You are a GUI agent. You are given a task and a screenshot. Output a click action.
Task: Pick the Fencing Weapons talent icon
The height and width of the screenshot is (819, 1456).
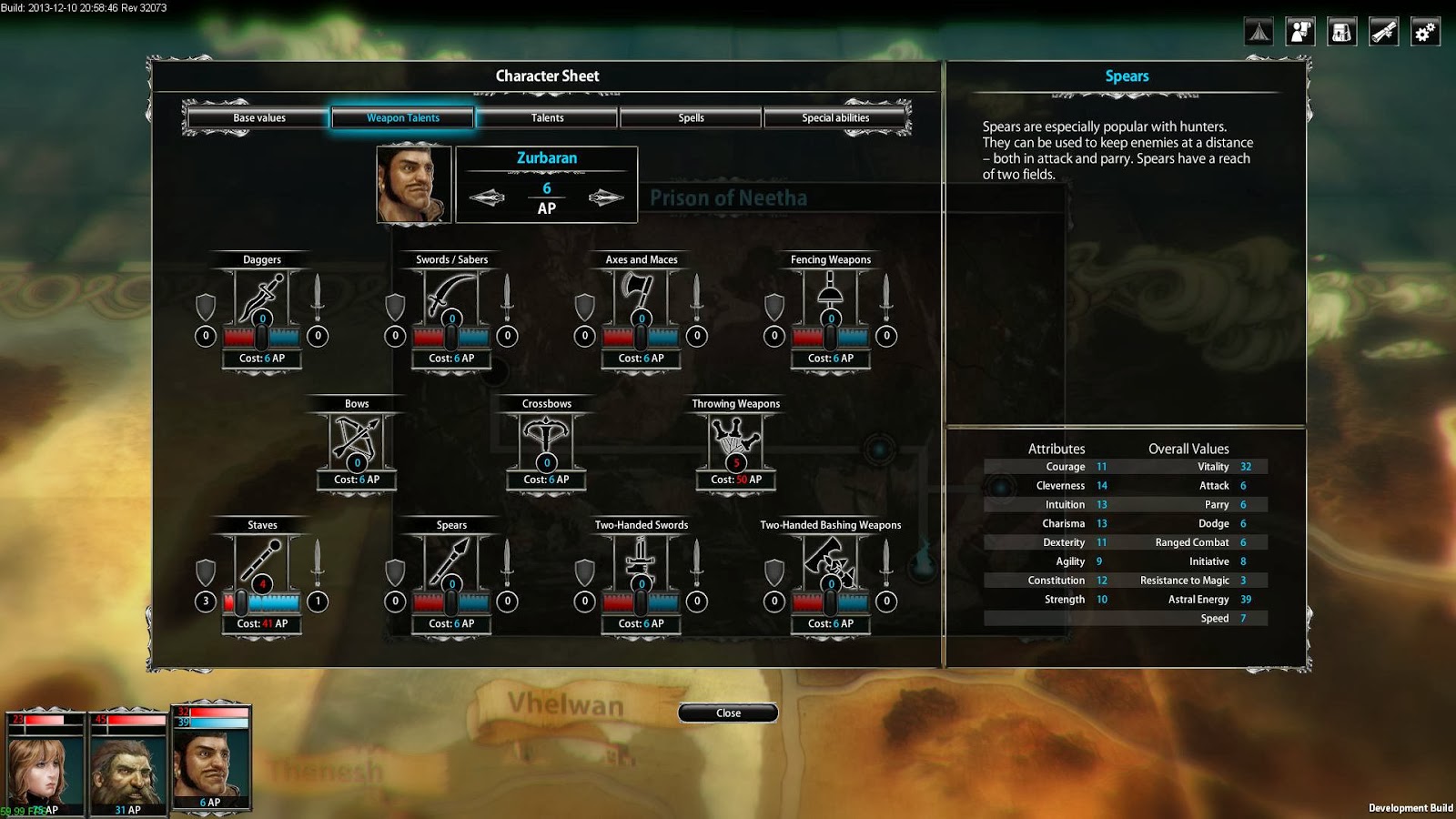tap(831, 297)
